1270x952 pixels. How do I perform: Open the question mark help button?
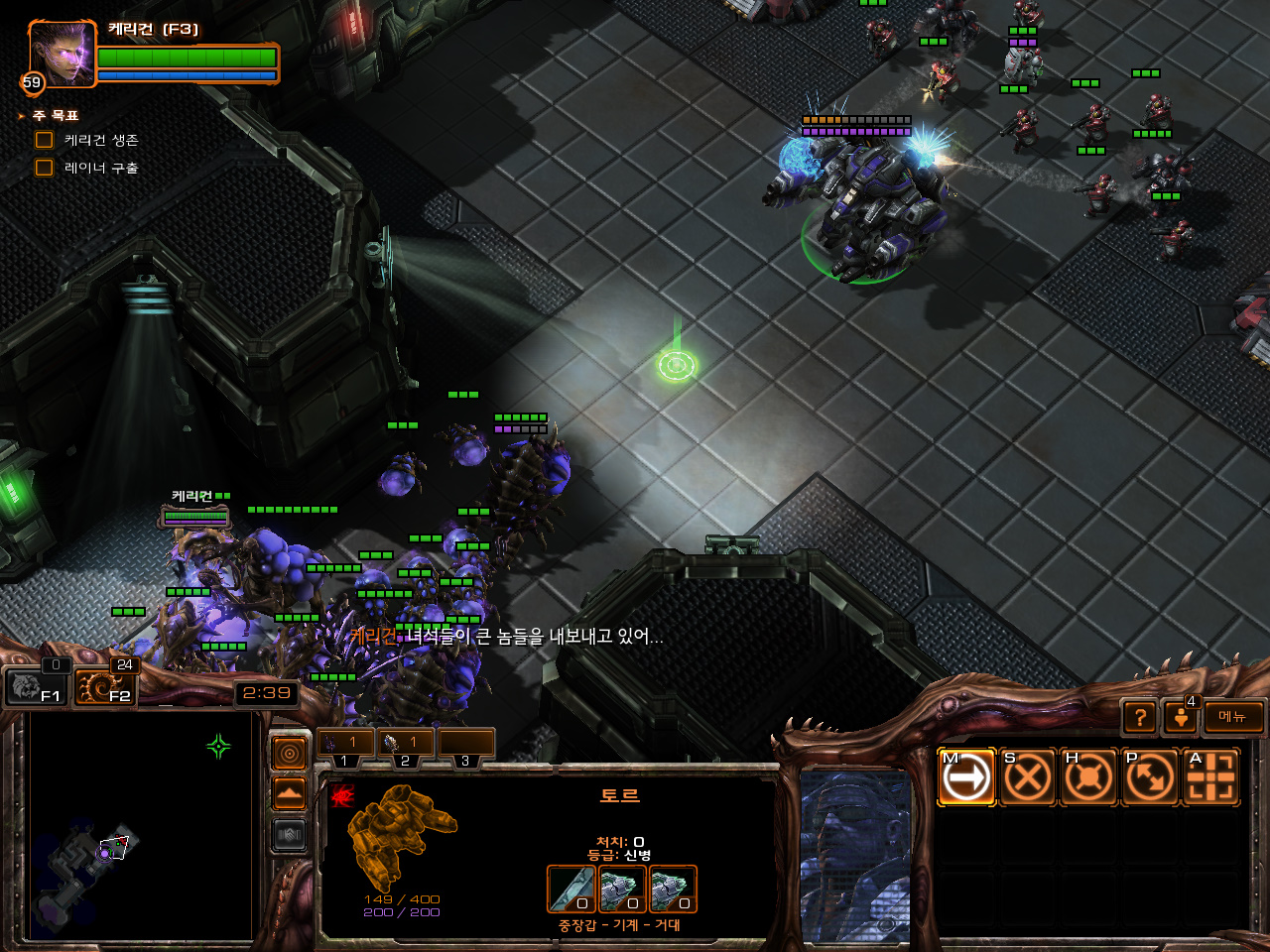1140,717
